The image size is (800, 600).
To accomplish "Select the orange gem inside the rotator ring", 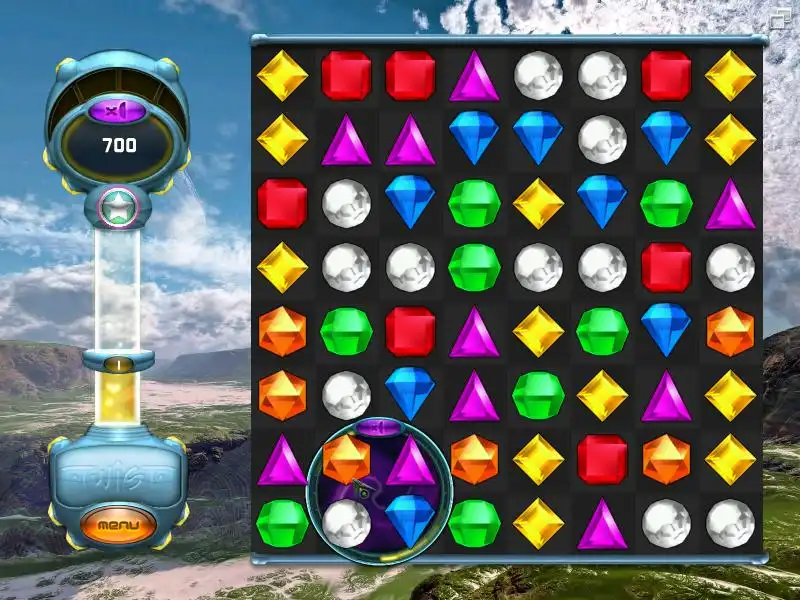I will pos(346,459).
